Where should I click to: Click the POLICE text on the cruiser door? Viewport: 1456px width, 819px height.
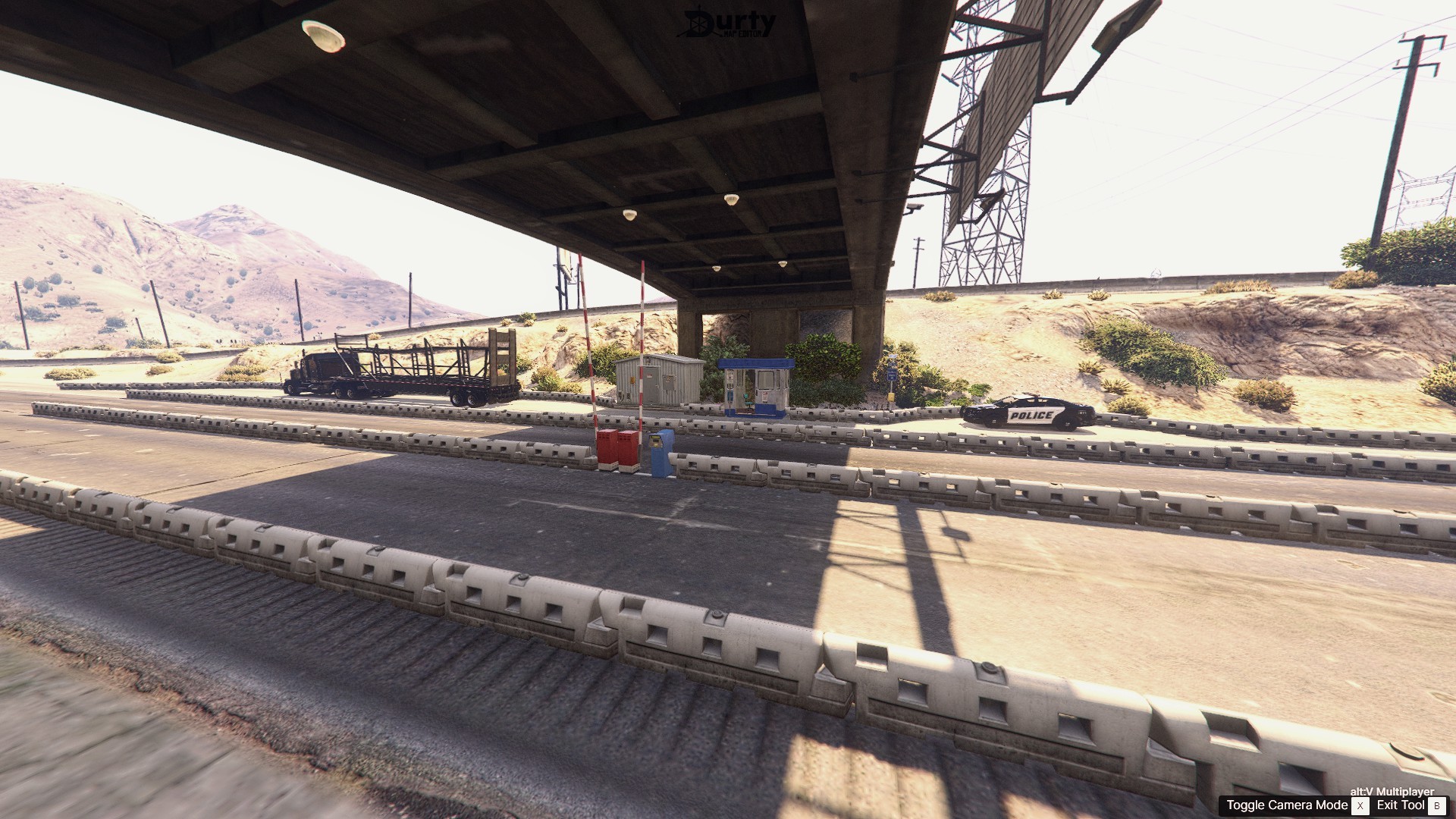[1031, 416]
